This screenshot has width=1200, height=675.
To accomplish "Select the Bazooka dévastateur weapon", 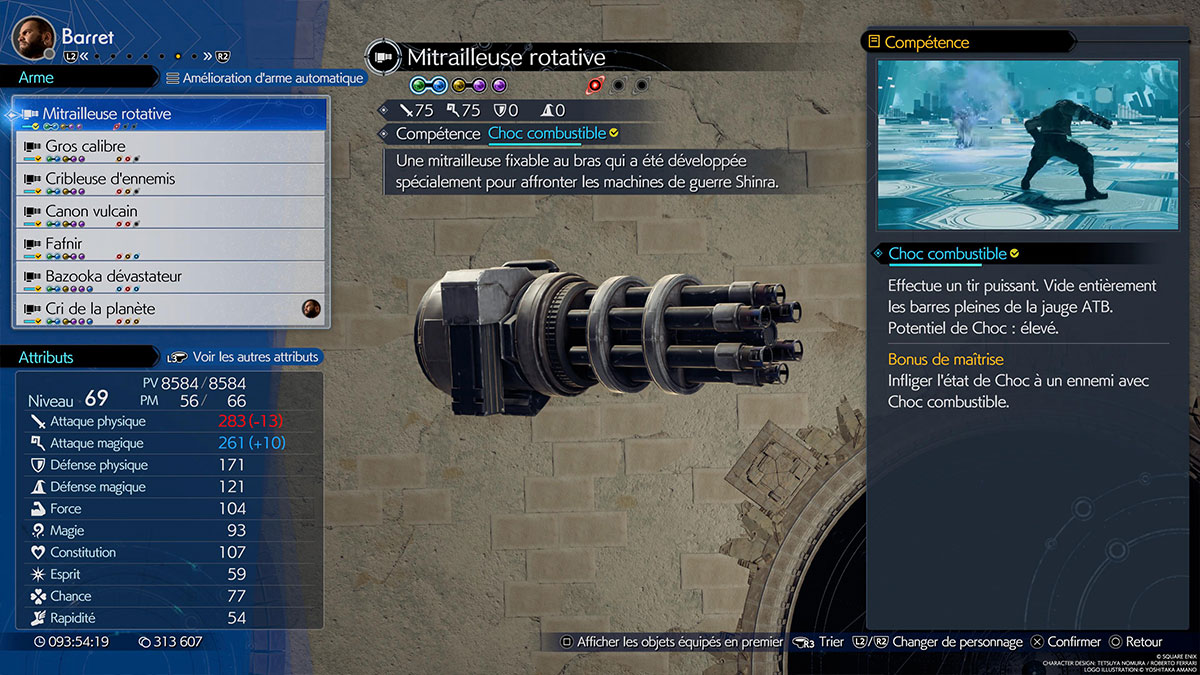I will (x=170, y=276).
